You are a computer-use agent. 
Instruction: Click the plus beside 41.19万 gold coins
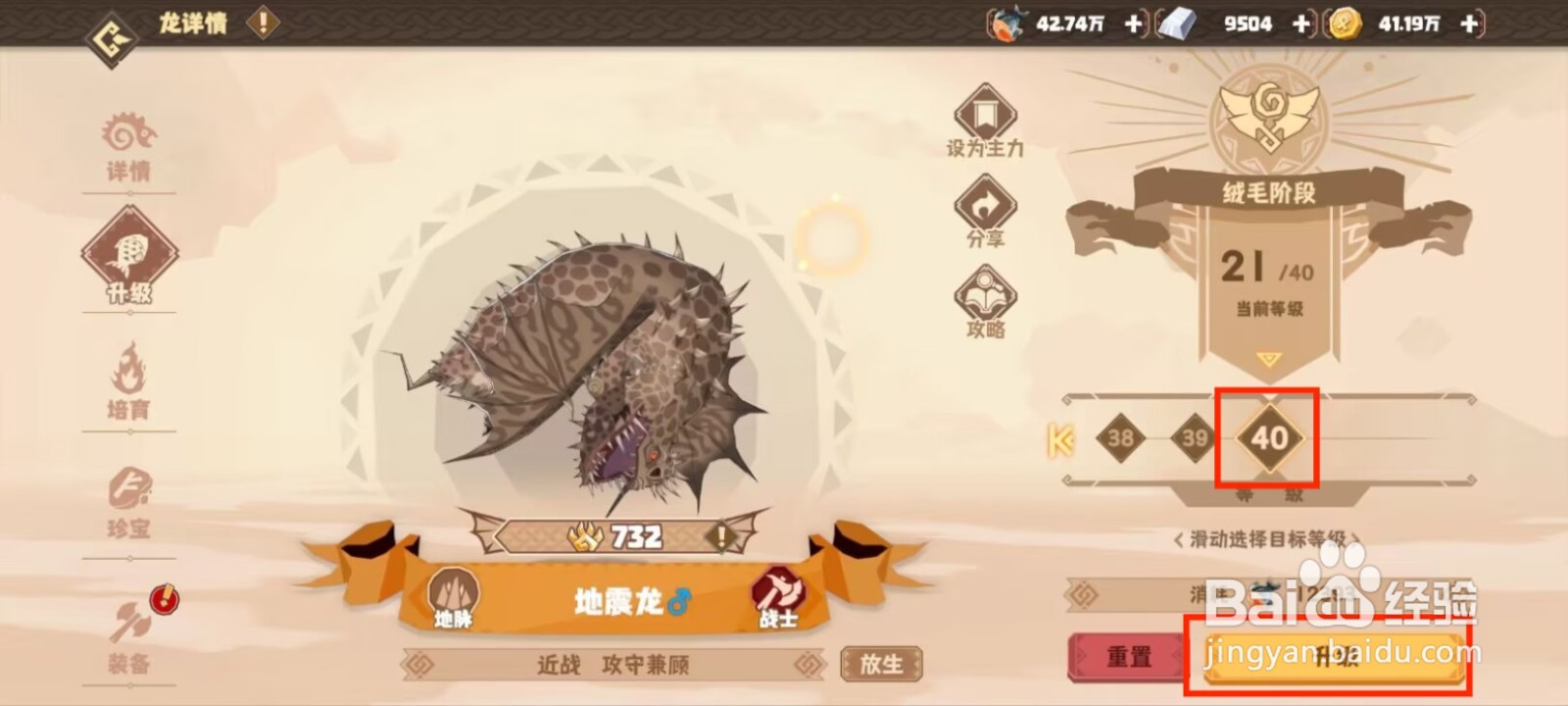pyautogui.click(x=1467, y=25)
